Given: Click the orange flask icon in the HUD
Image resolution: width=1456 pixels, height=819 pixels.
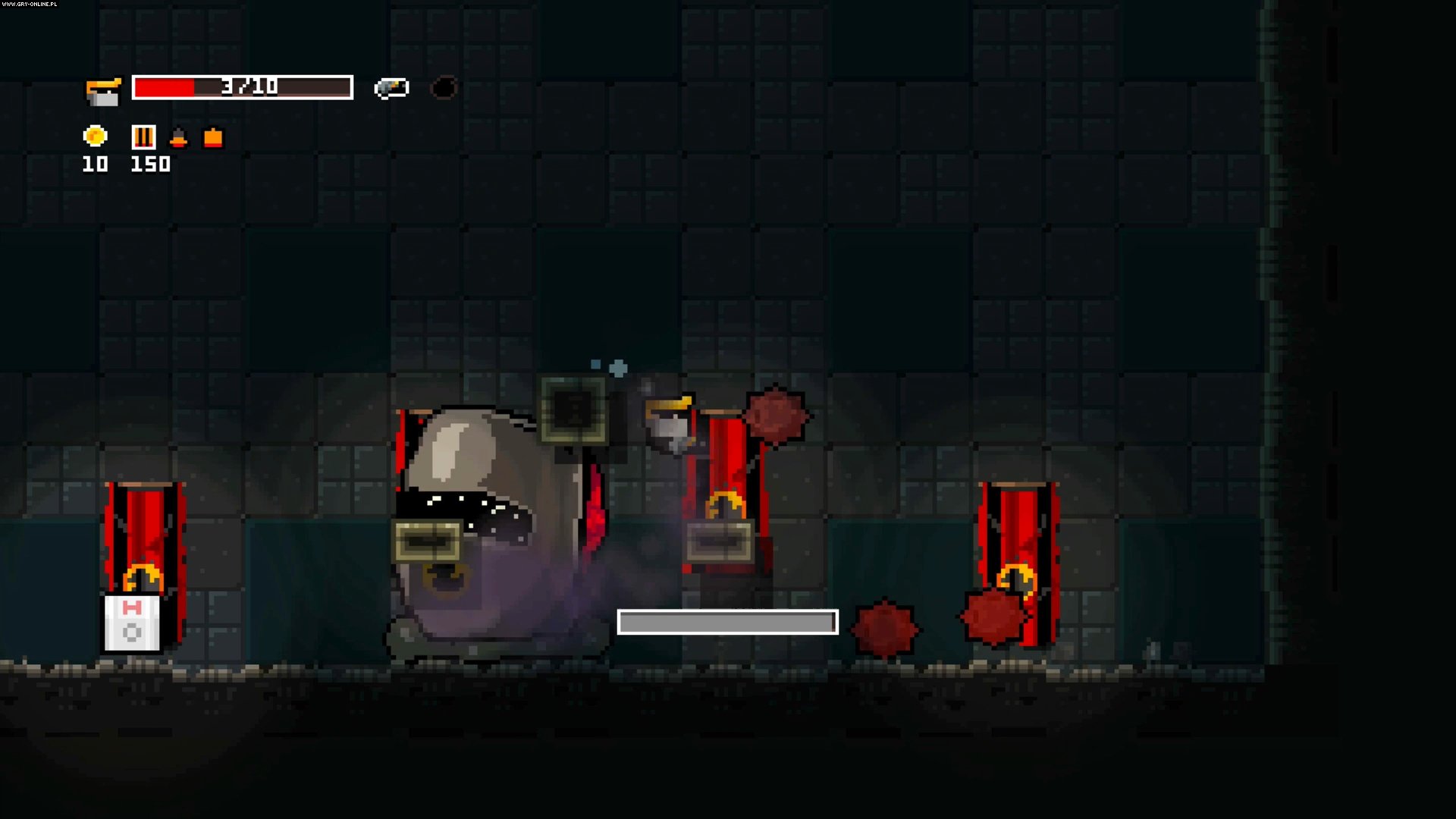Looking at the screenshot, I should click(212, 139).
